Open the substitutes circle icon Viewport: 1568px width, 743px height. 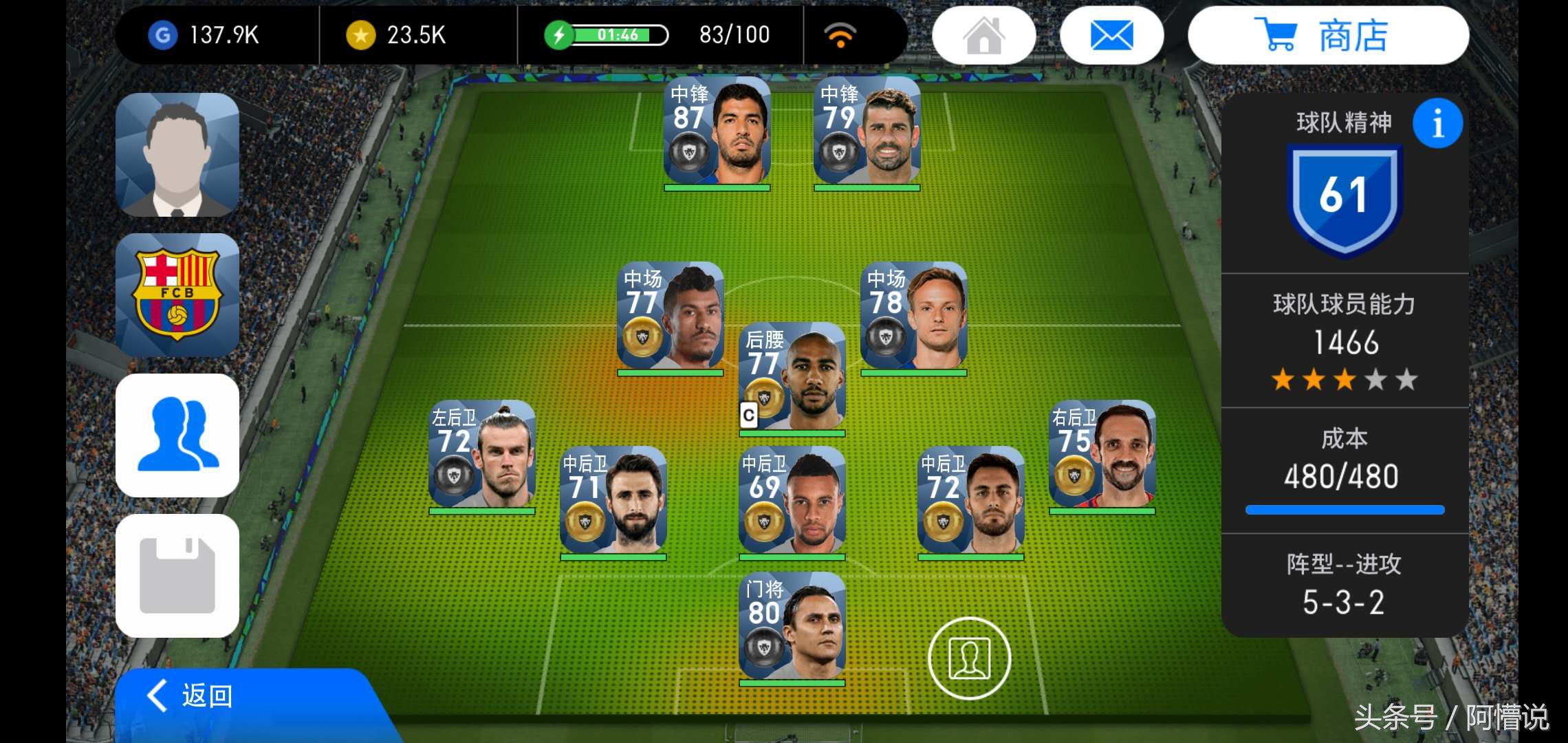pos(969,658)
